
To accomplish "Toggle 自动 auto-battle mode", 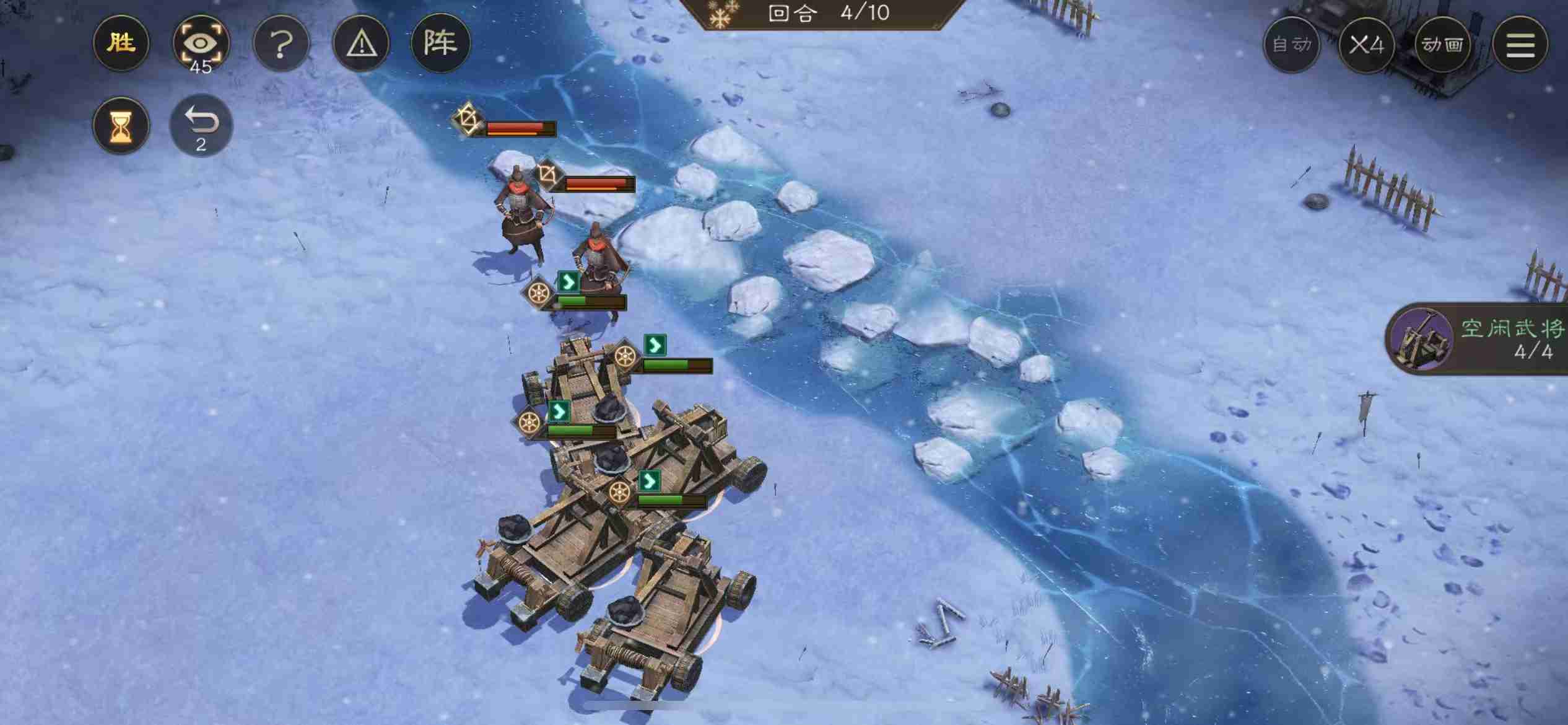I will click(1292, 45).
